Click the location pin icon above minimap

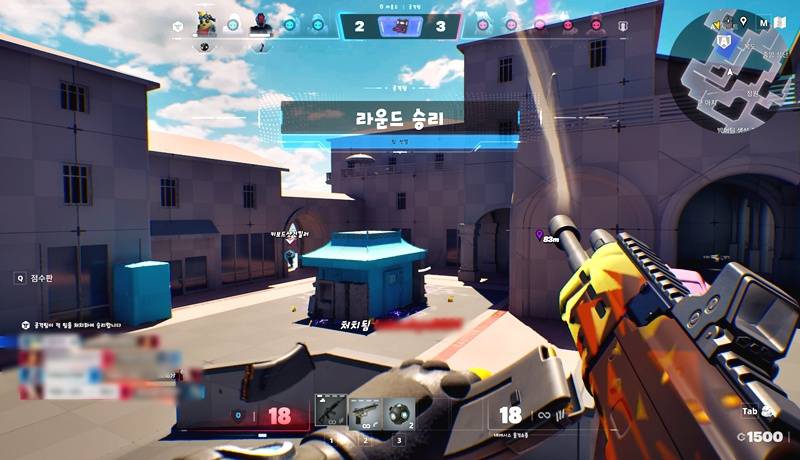point(745,21)
